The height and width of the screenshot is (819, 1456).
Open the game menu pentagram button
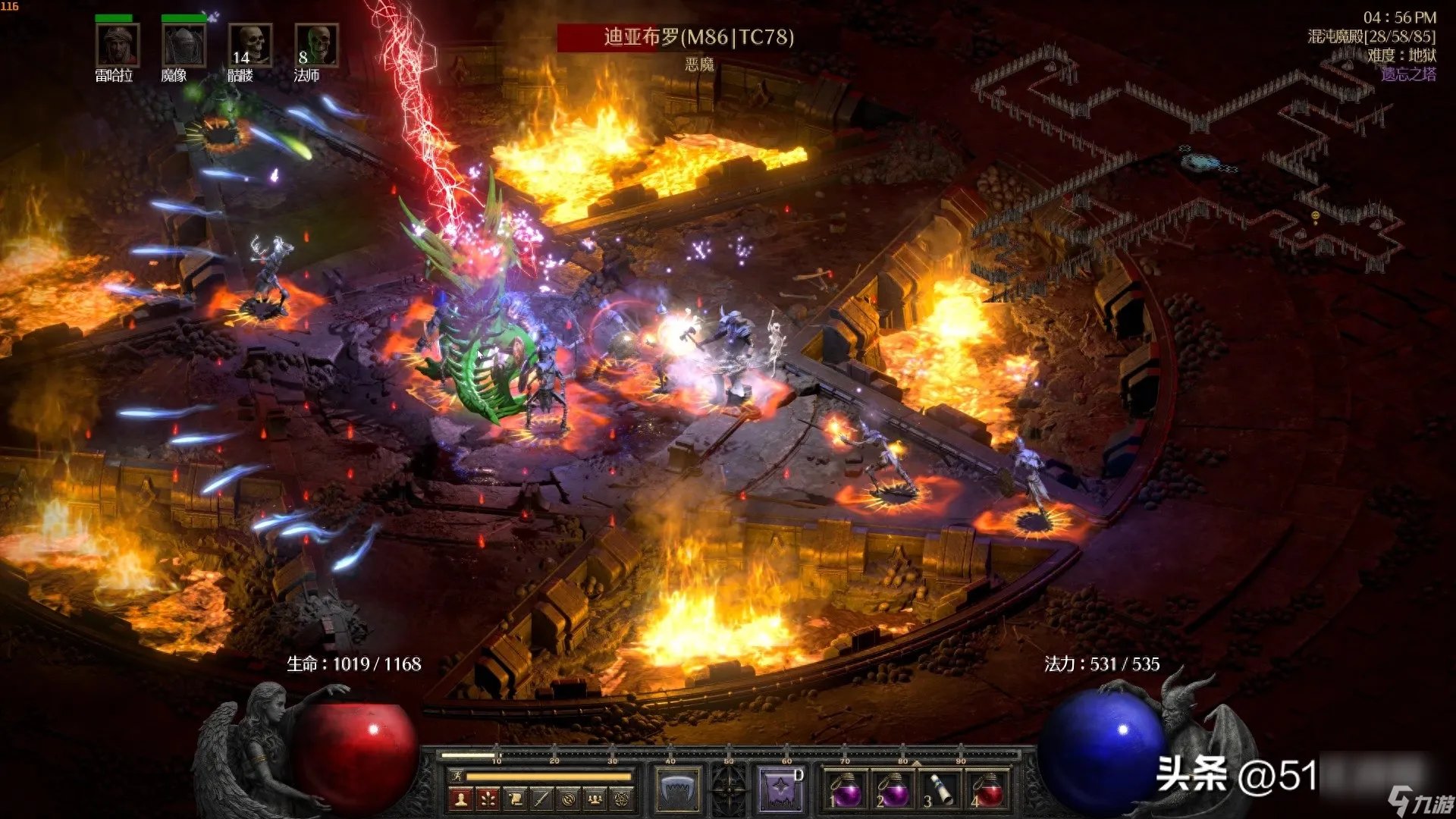[622, 799]
